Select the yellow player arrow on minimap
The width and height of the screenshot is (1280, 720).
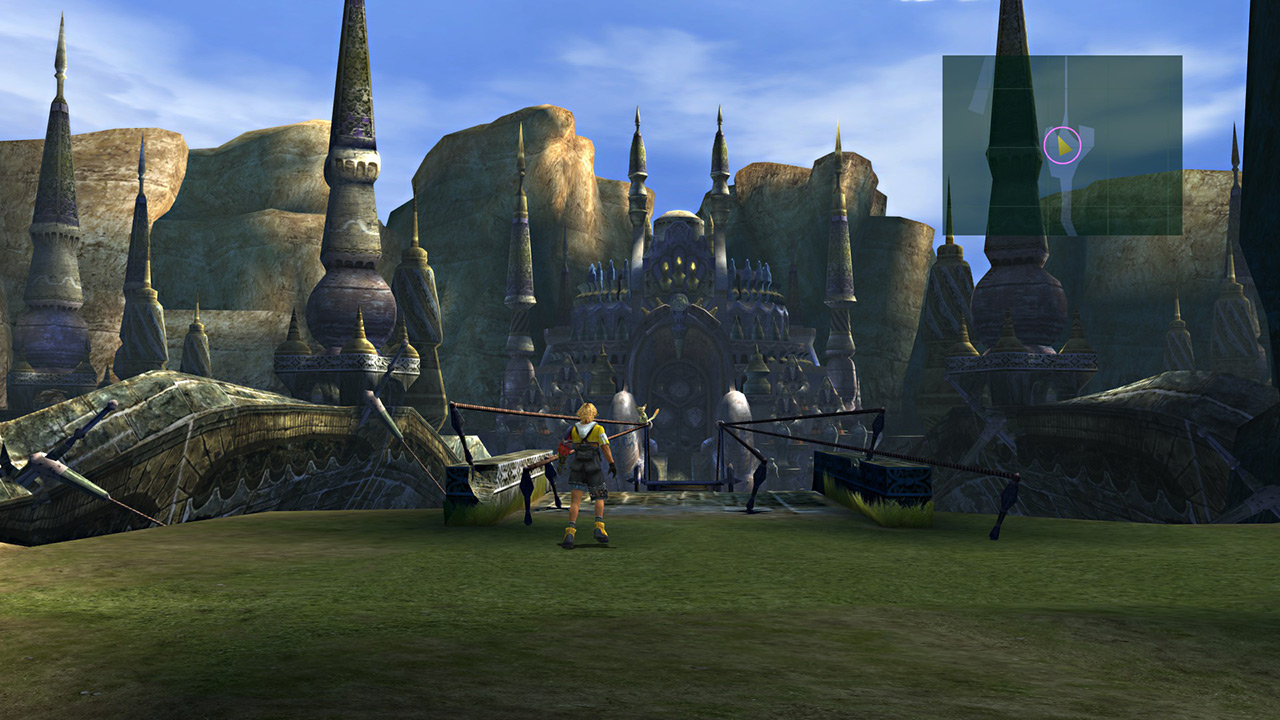(1064, 146)
